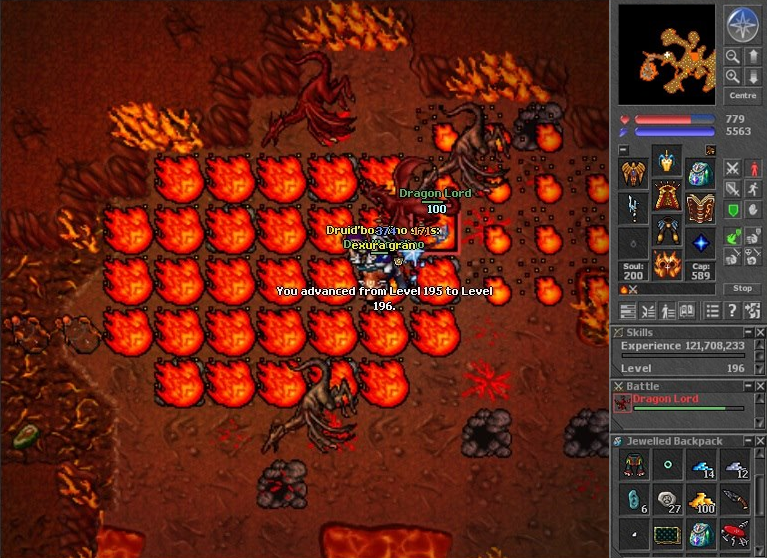The image size is (767, 558).
Task: Select the boots equipment slot
Action: click(667, 264)
